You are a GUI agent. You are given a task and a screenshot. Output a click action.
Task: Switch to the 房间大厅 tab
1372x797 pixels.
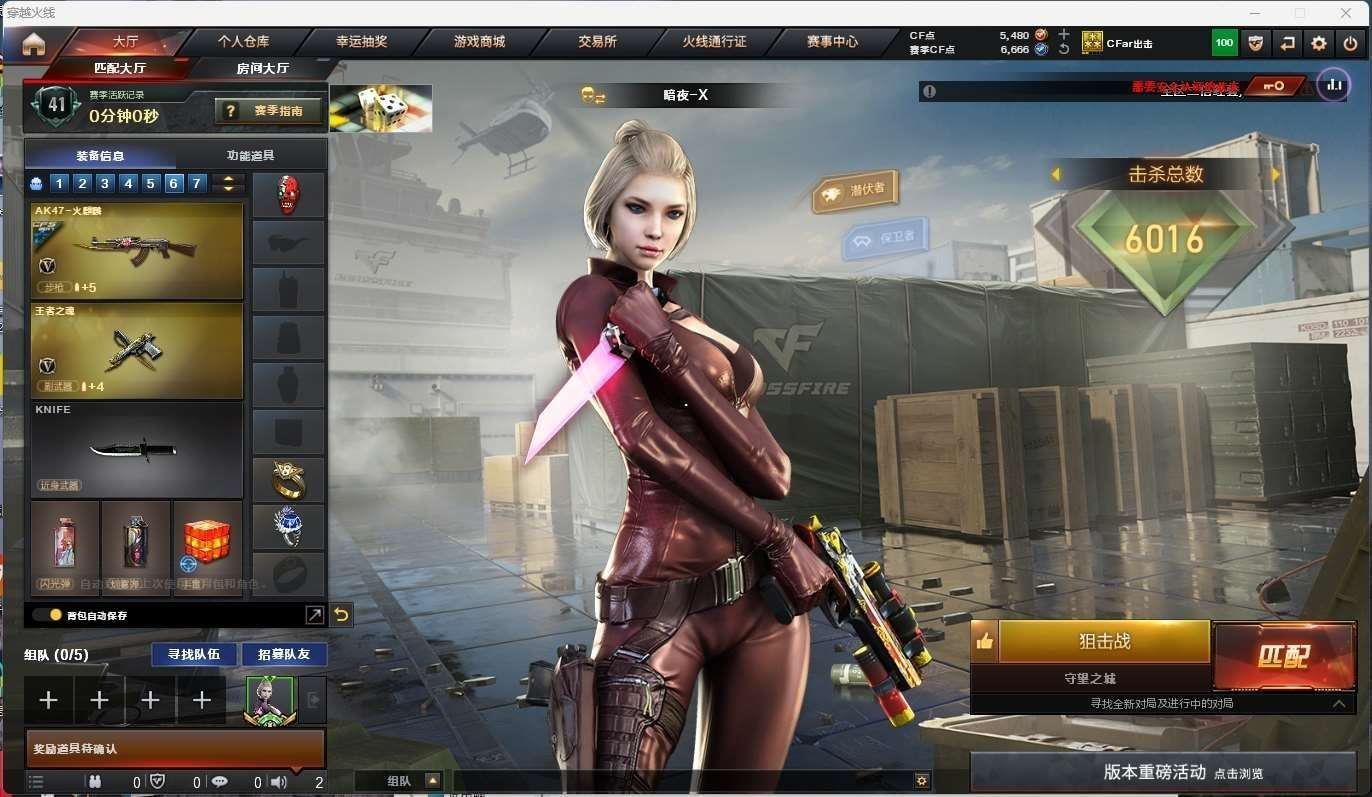coord(263,68)
